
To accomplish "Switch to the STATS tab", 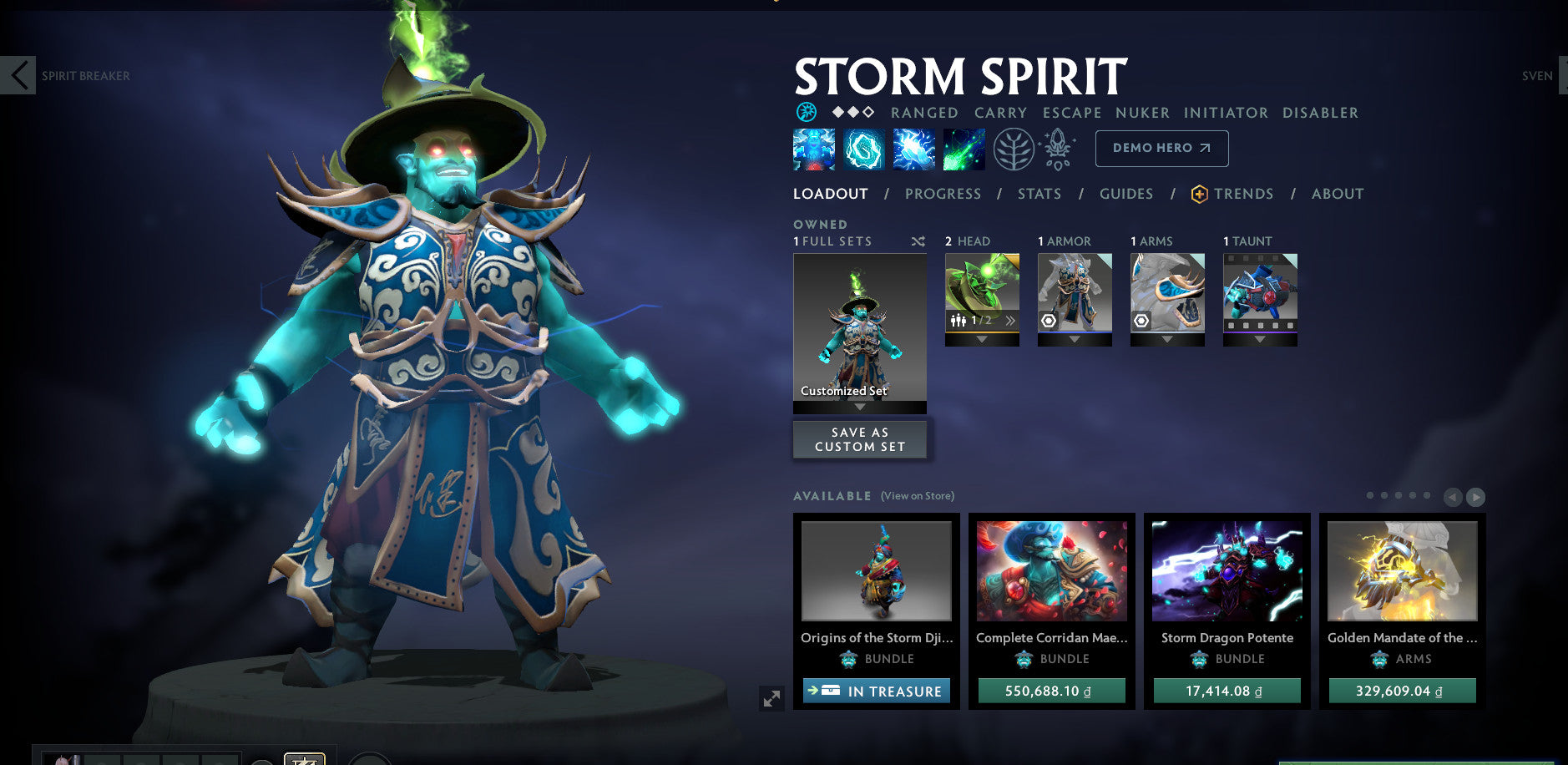I will tap(1039, 193).
